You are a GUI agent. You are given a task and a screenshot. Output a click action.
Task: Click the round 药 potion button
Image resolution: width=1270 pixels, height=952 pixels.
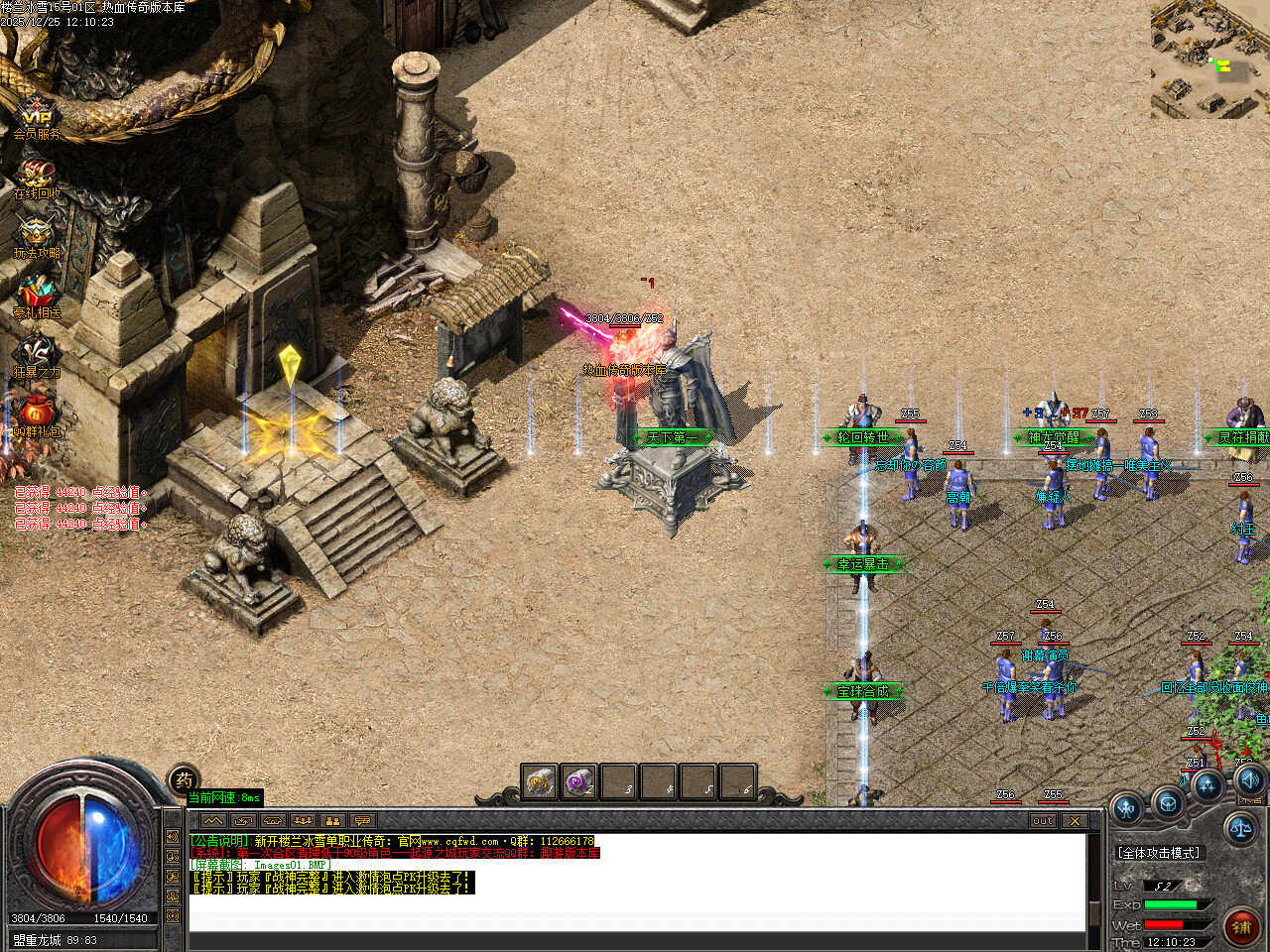[x=184, y=780]
